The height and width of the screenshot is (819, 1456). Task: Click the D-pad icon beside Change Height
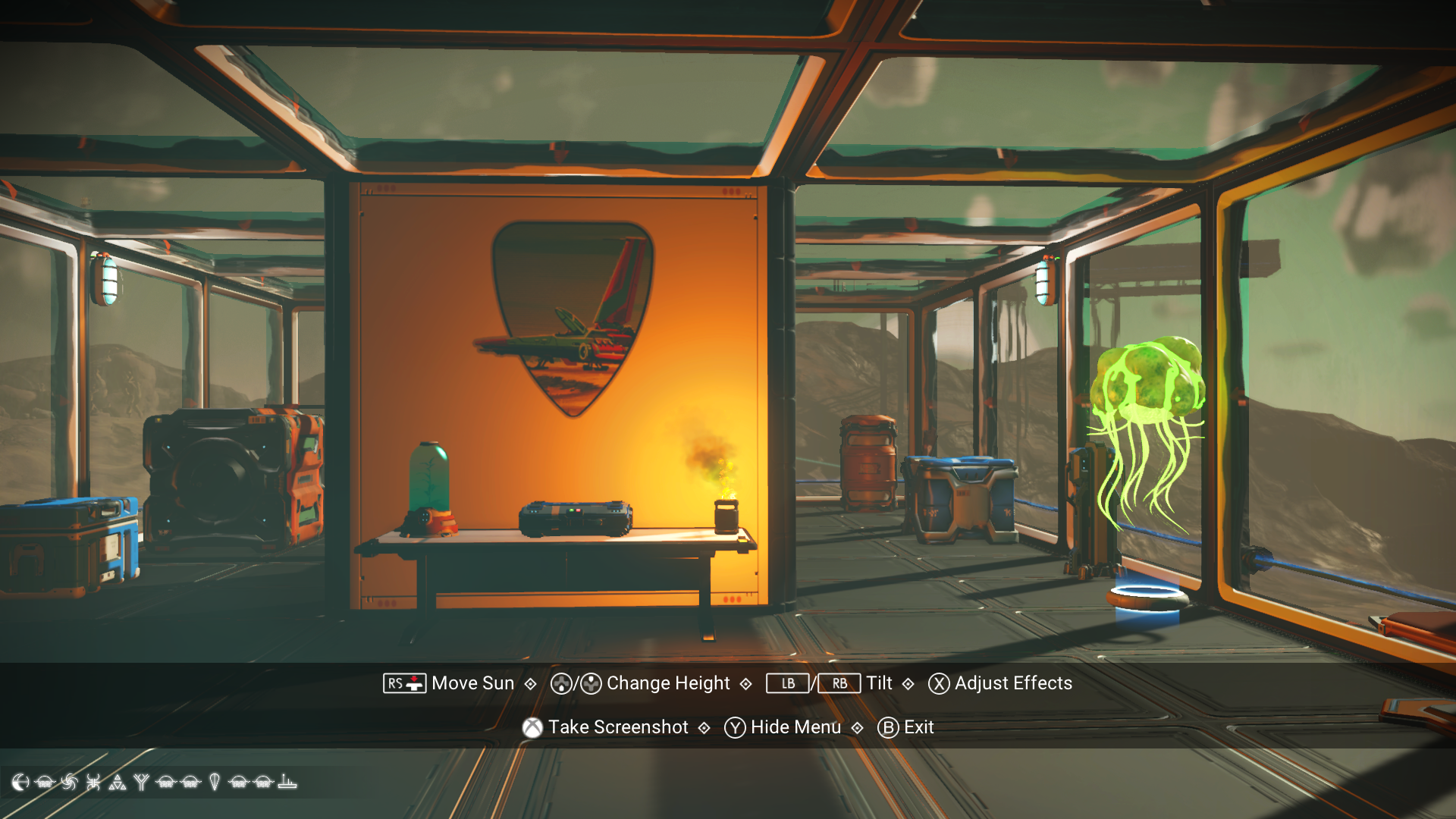coord(563,683)
